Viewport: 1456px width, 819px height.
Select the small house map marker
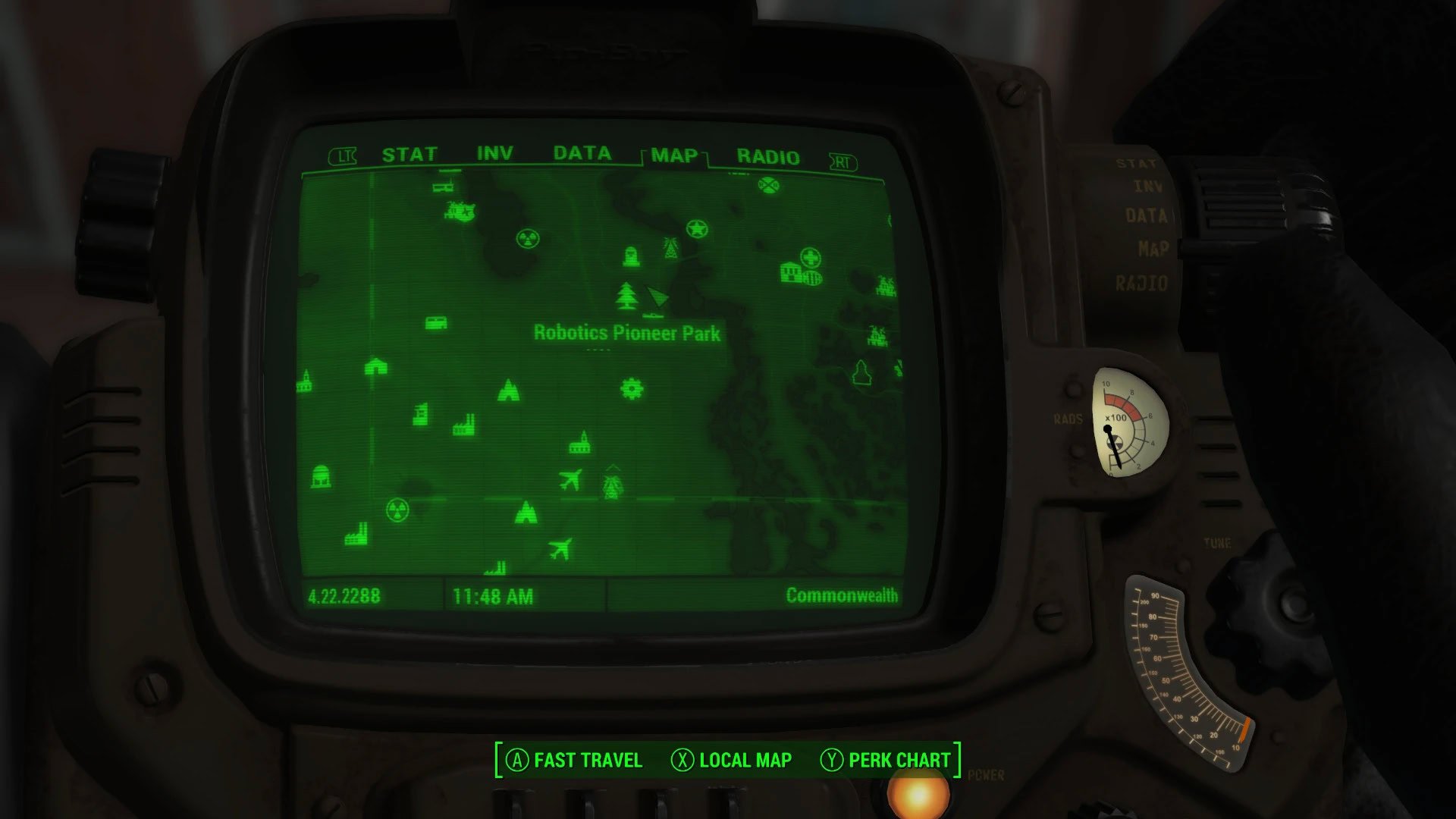click(375, 367)
